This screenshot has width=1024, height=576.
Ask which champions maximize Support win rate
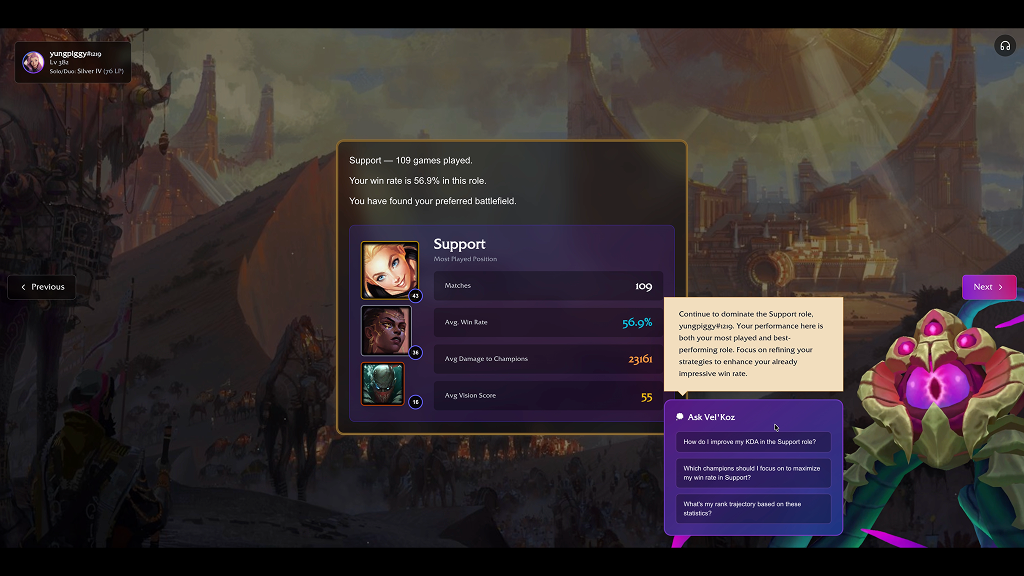752,473
